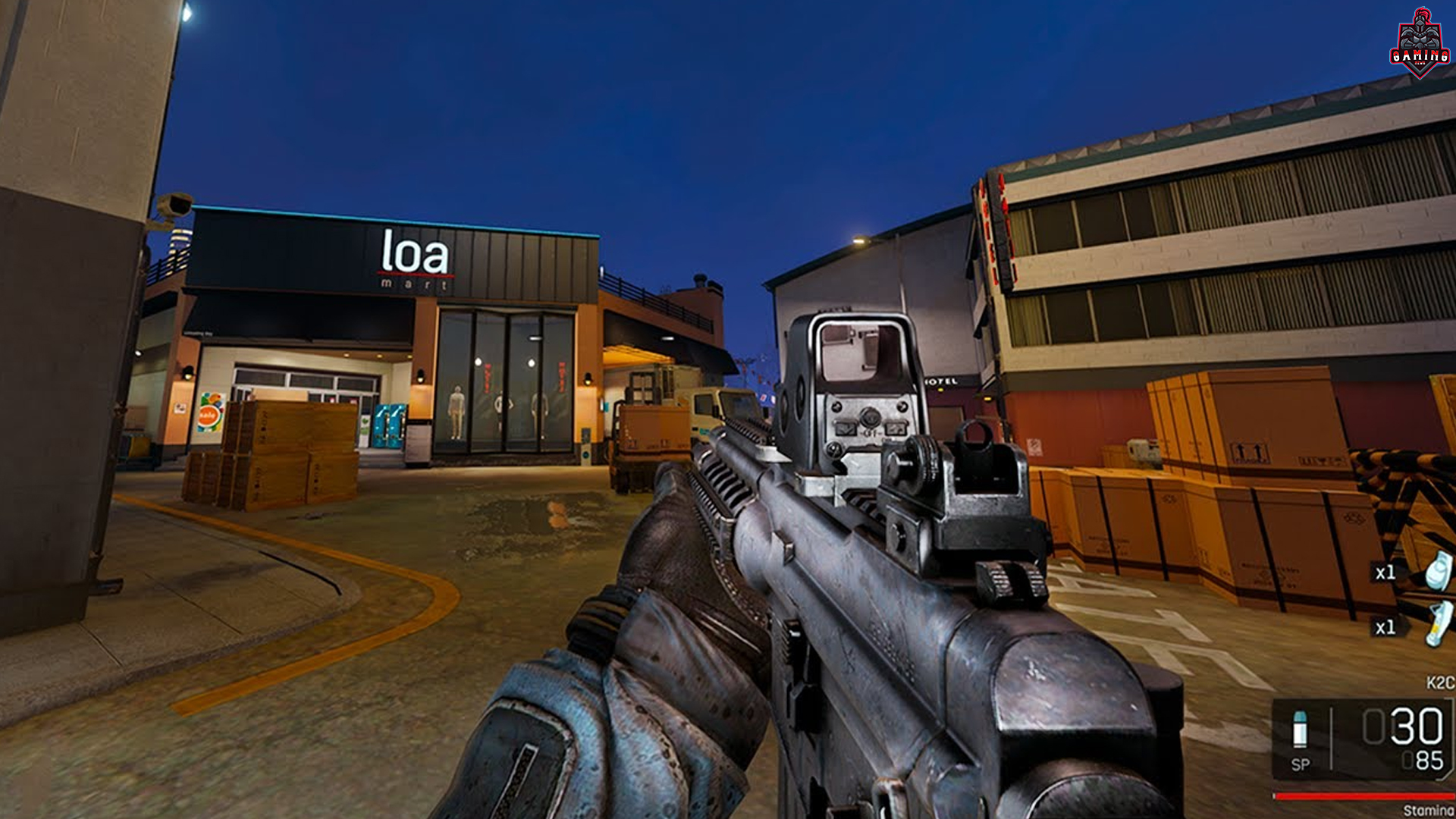Click the SP bullet ammo type icon
This screenshot has width=1456, height=819.
1300,730
